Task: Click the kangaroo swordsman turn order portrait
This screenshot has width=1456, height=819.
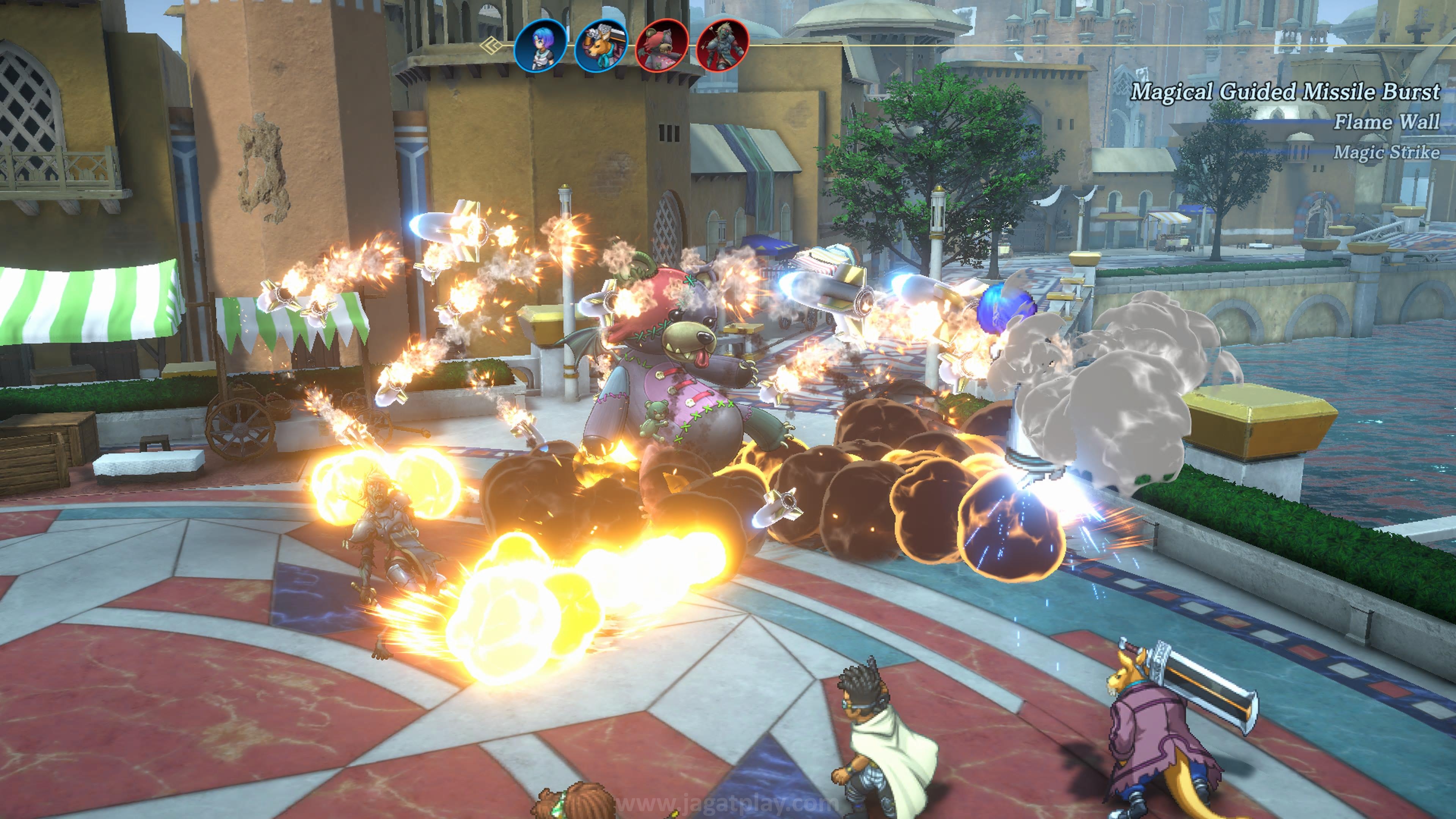Action: point(601,46)
